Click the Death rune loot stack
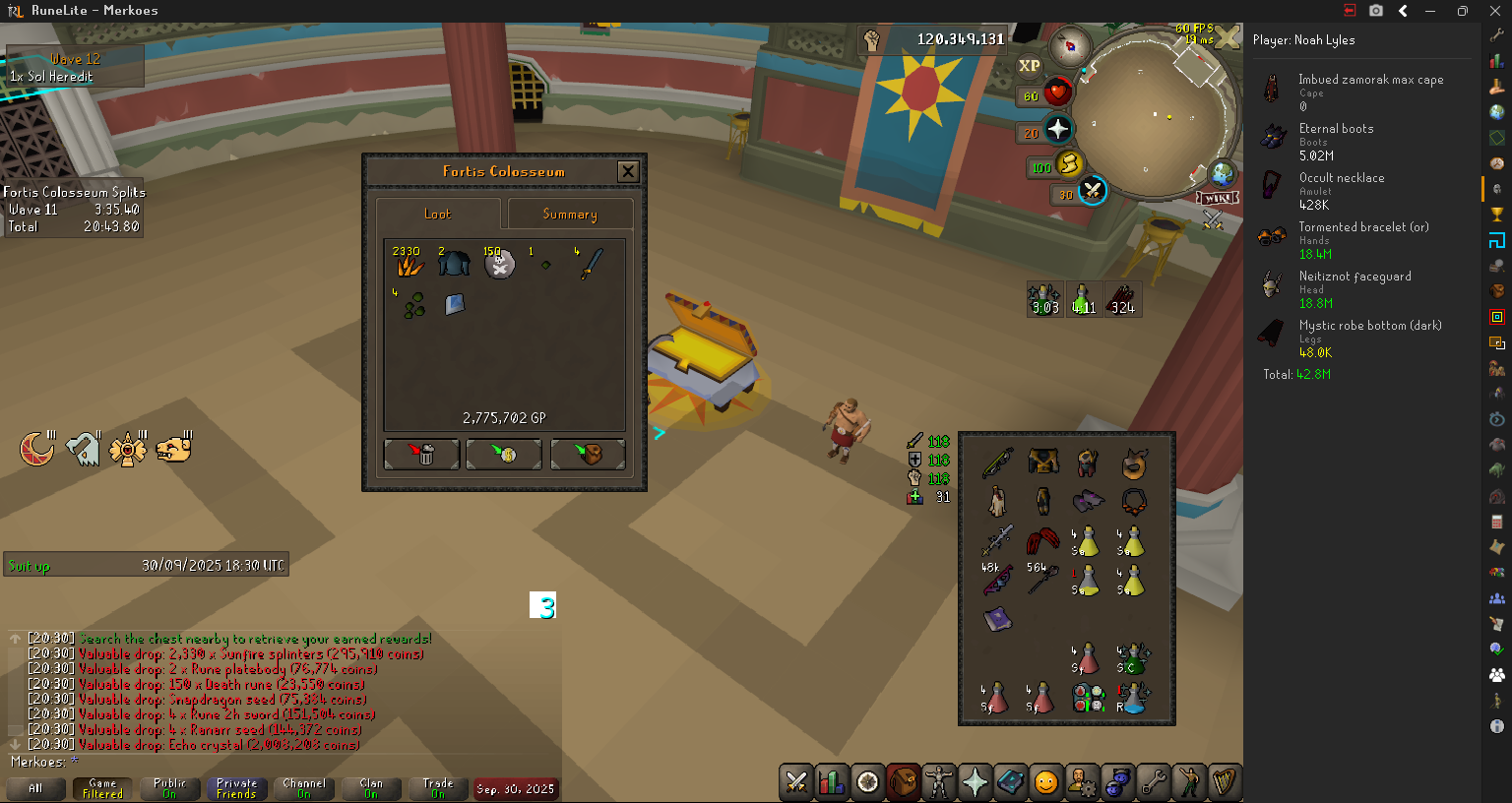This screenshot has height=803, width=1512. [x=499, y=263]
